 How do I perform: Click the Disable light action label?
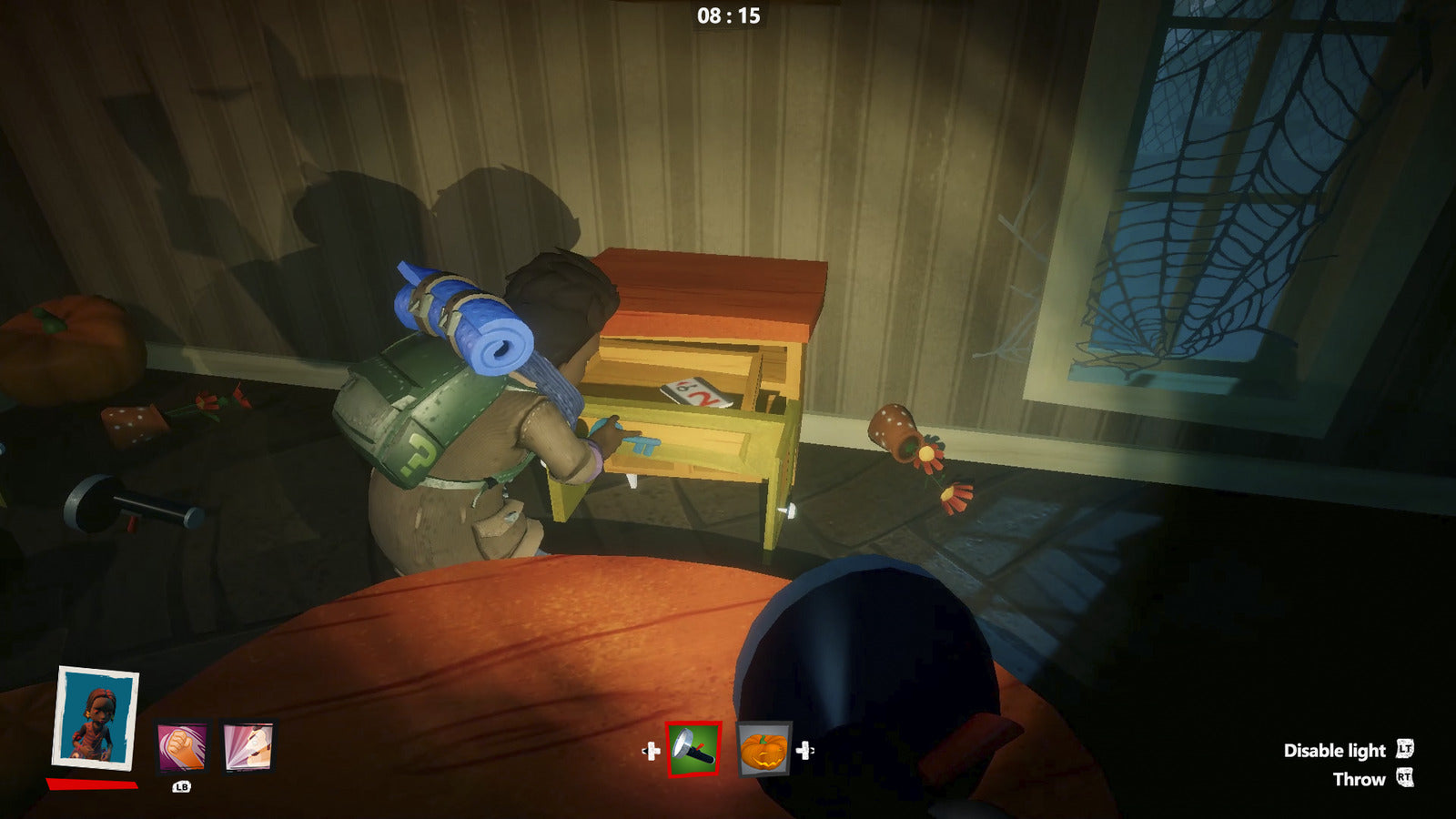pyautogui.click(x=1333, y=751)
